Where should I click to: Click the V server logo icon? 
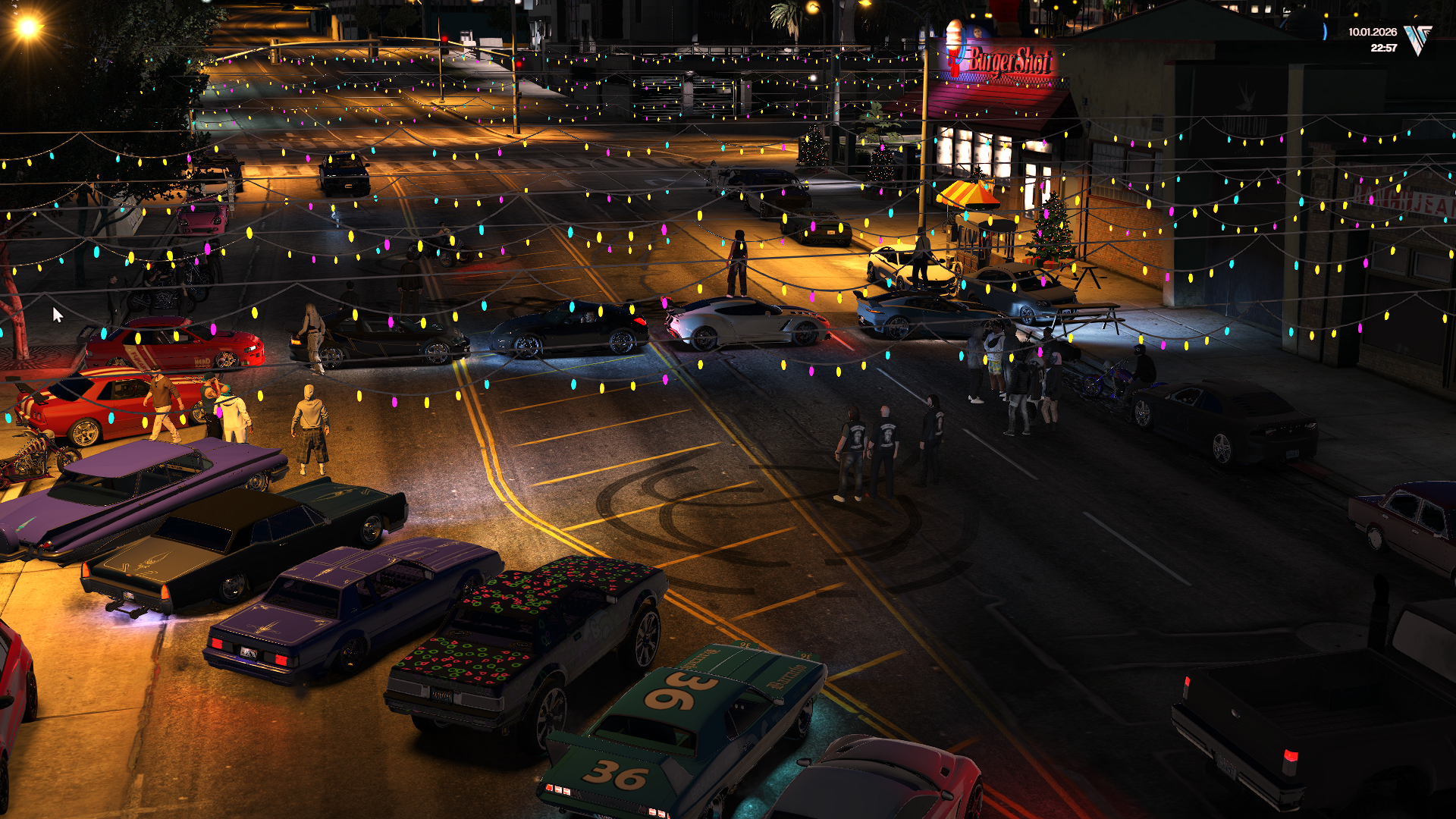coord(1417,39)
